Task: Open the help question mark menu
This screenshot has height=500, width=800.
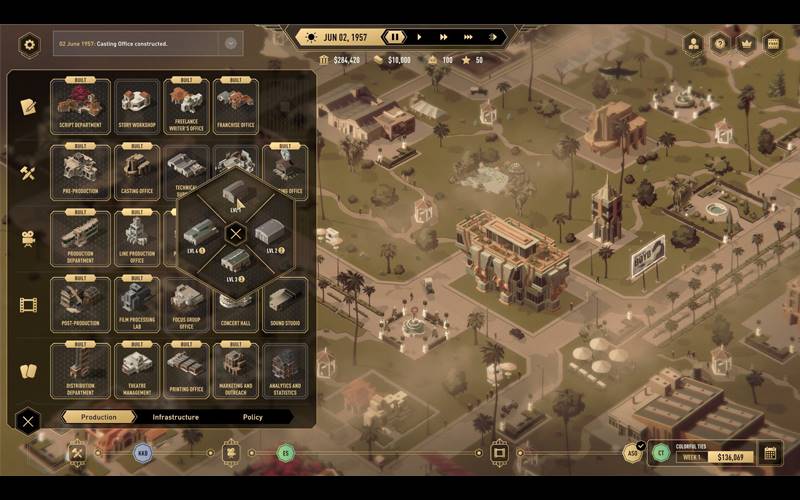Action: pyautogui.click(x=719, y=43)
